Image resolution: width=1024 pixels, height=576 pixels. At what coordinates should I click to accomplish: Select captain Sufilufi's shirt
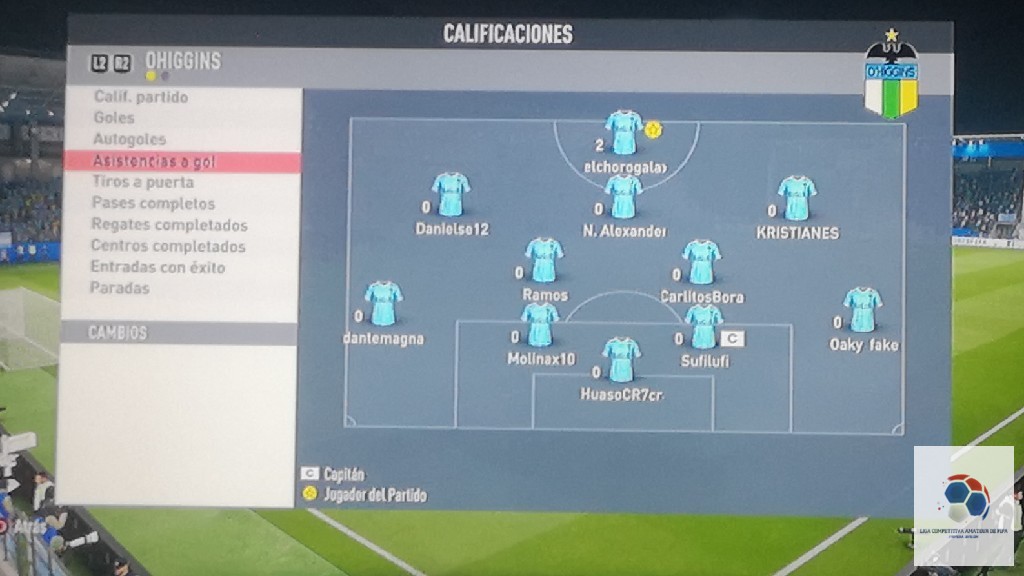[704, 327]
